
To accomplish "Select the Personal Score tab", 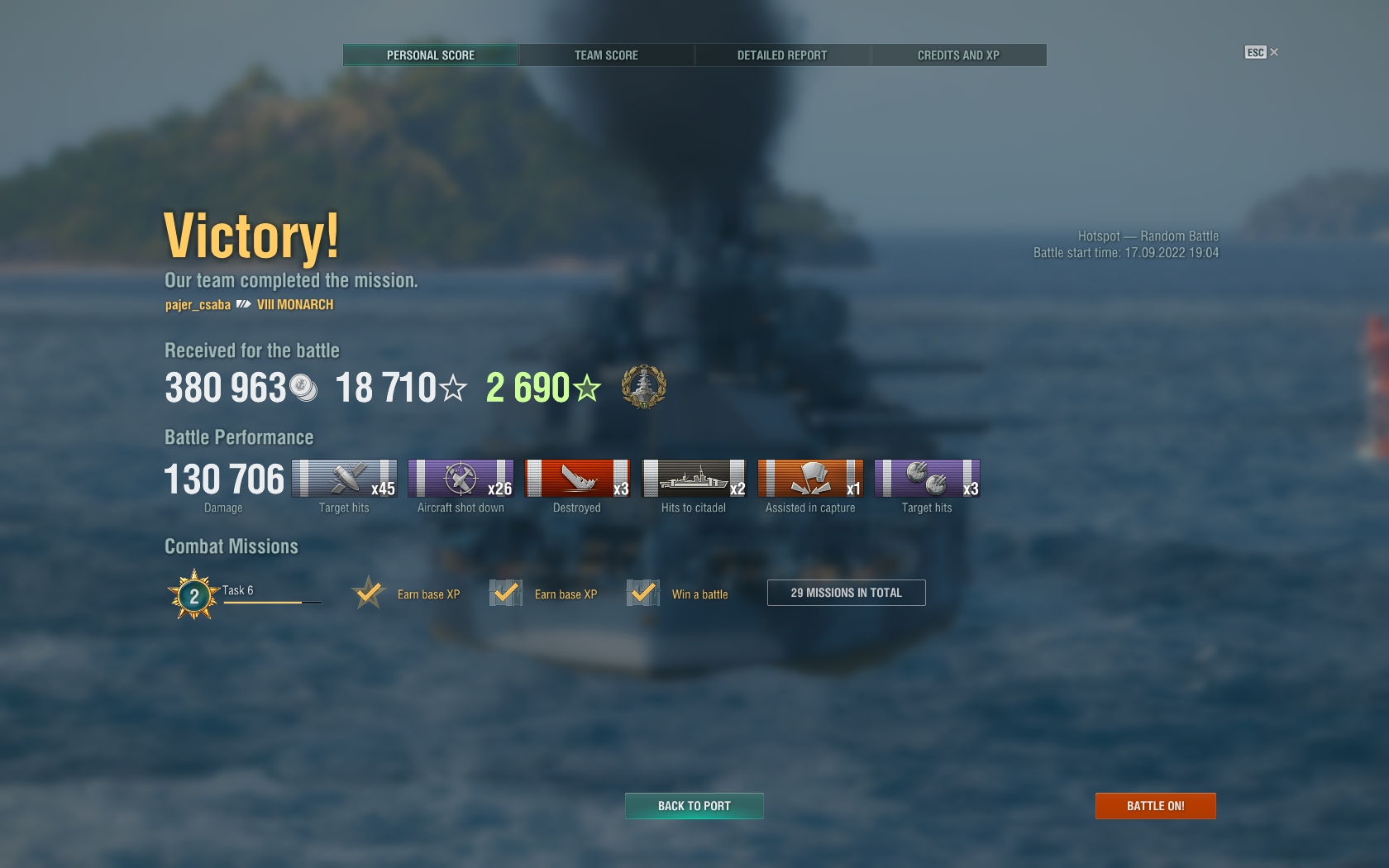I will pyautogui.click(x=431, y=55).
